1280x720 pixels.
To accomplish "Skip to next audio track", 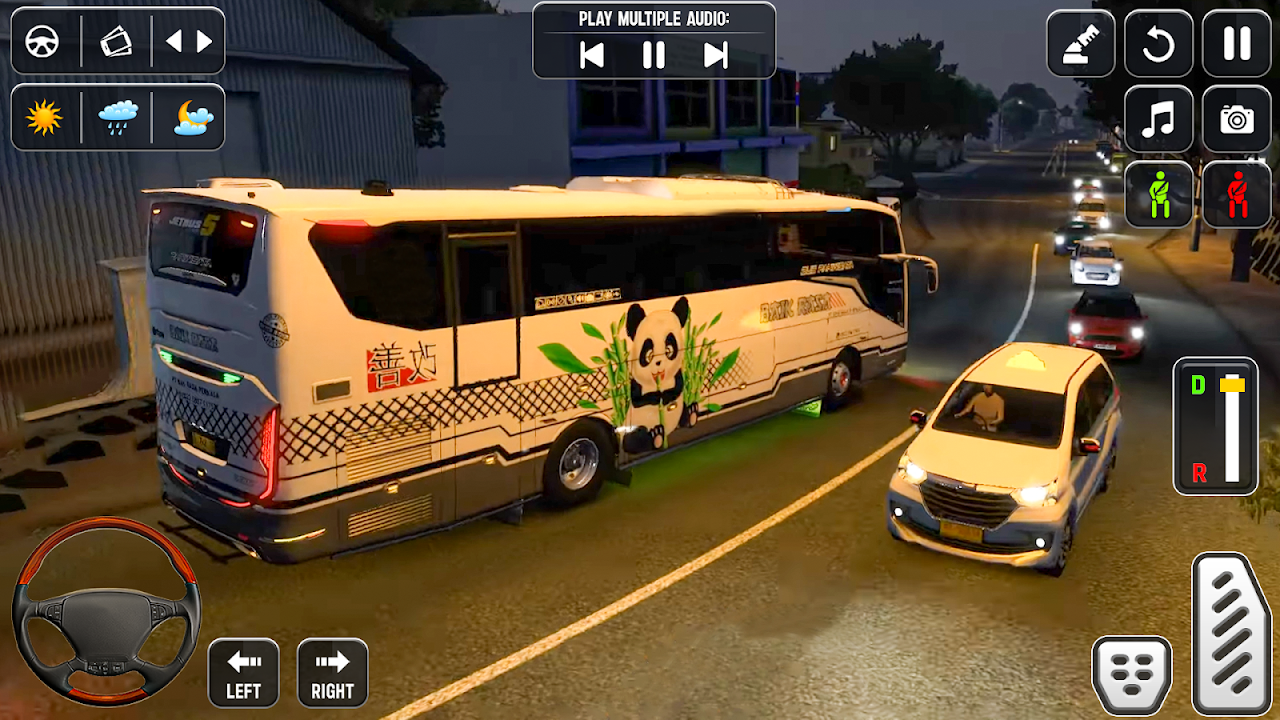I will click(x=716, y=55).
